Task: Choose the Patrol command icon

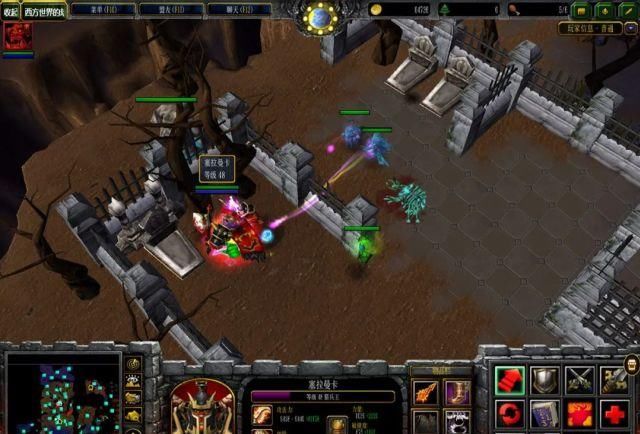Action: (615, 379)
